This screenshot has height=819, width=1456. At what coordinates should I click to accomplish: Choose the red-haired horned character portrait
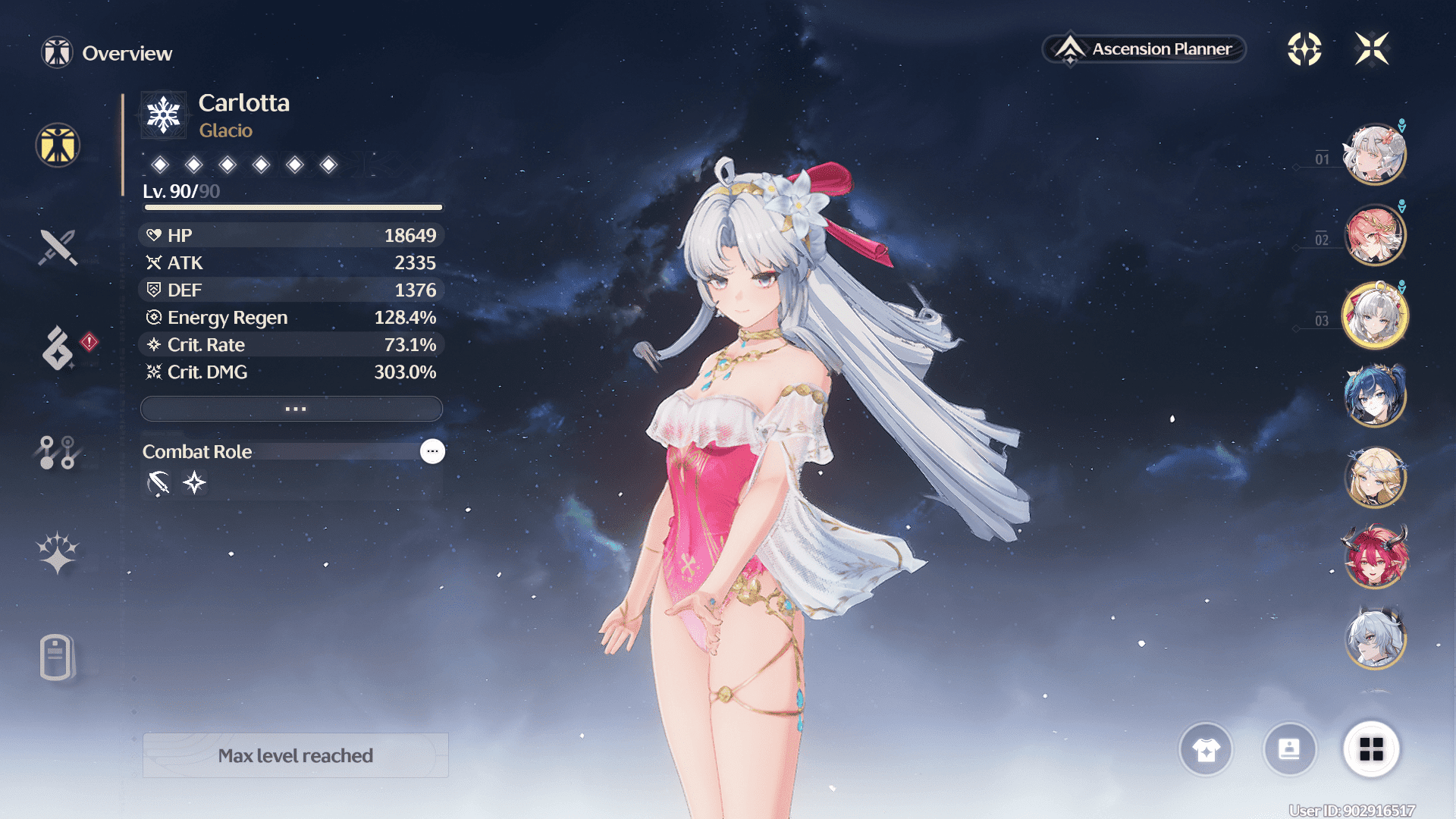1375,557
